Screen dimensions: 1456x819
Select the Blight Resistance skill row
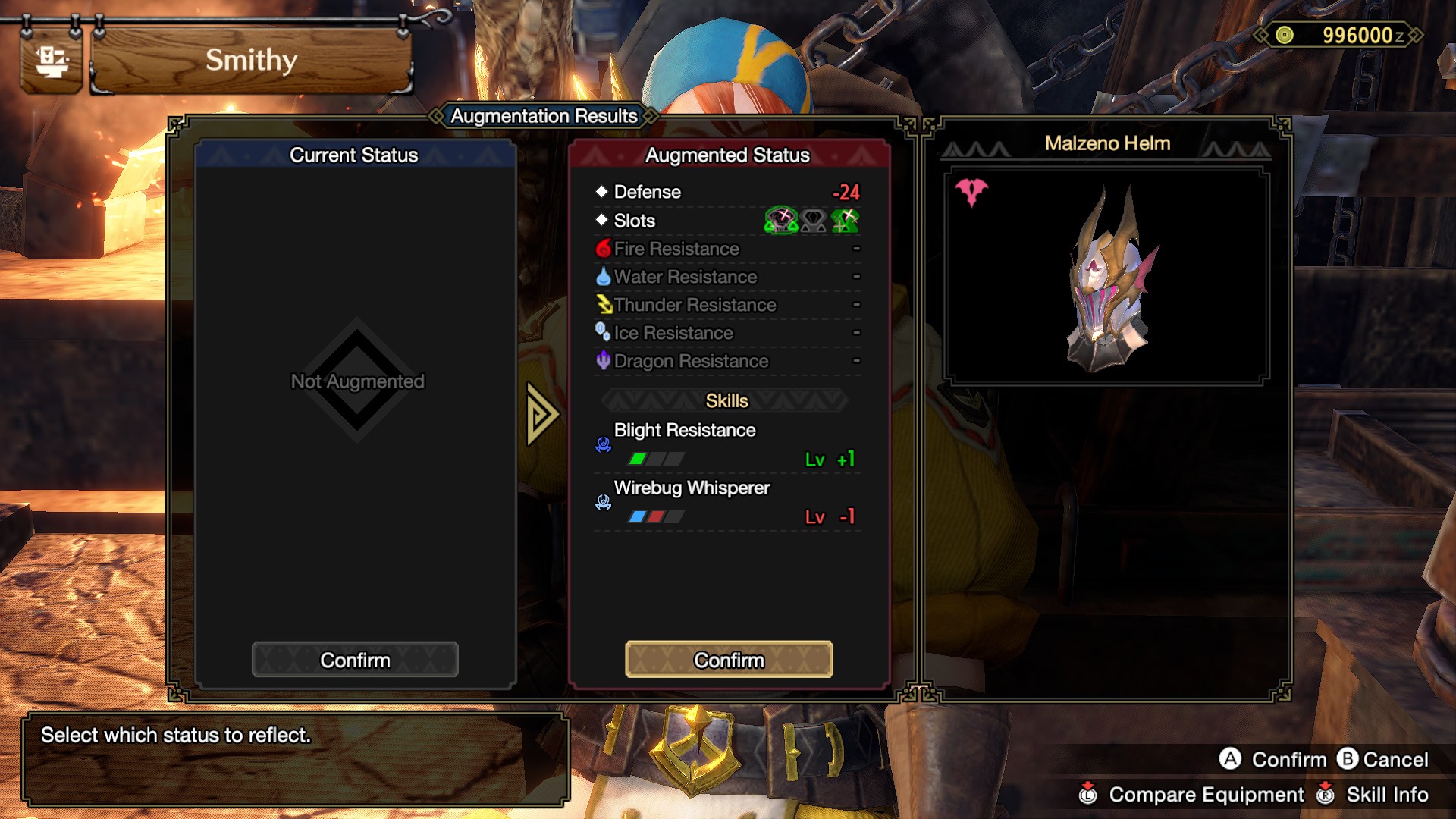(728, 444)
